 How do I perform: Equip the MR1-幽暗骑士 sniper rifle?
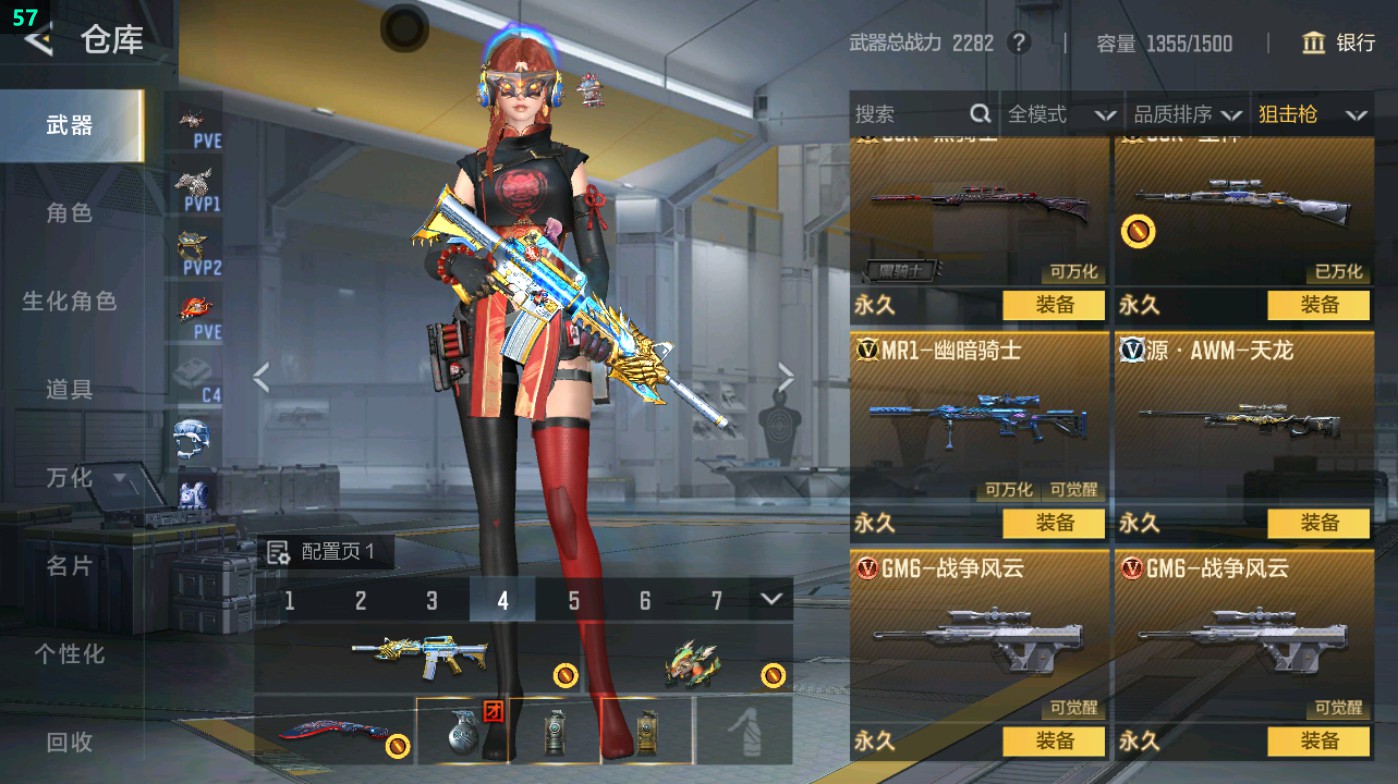[x=1054, y=523]
